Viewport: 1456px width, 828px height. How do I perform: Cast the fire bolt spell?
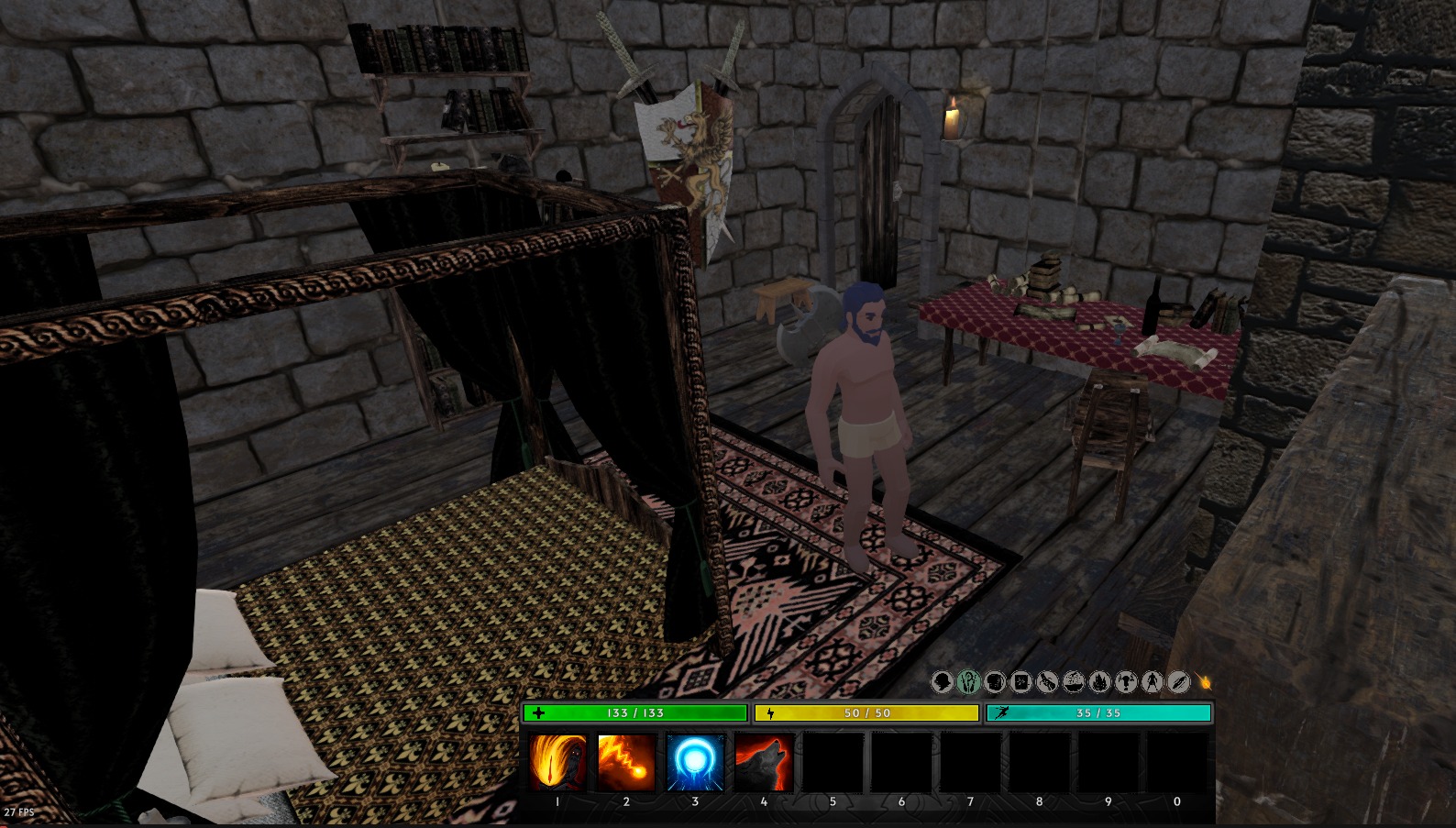pos(626,762)
